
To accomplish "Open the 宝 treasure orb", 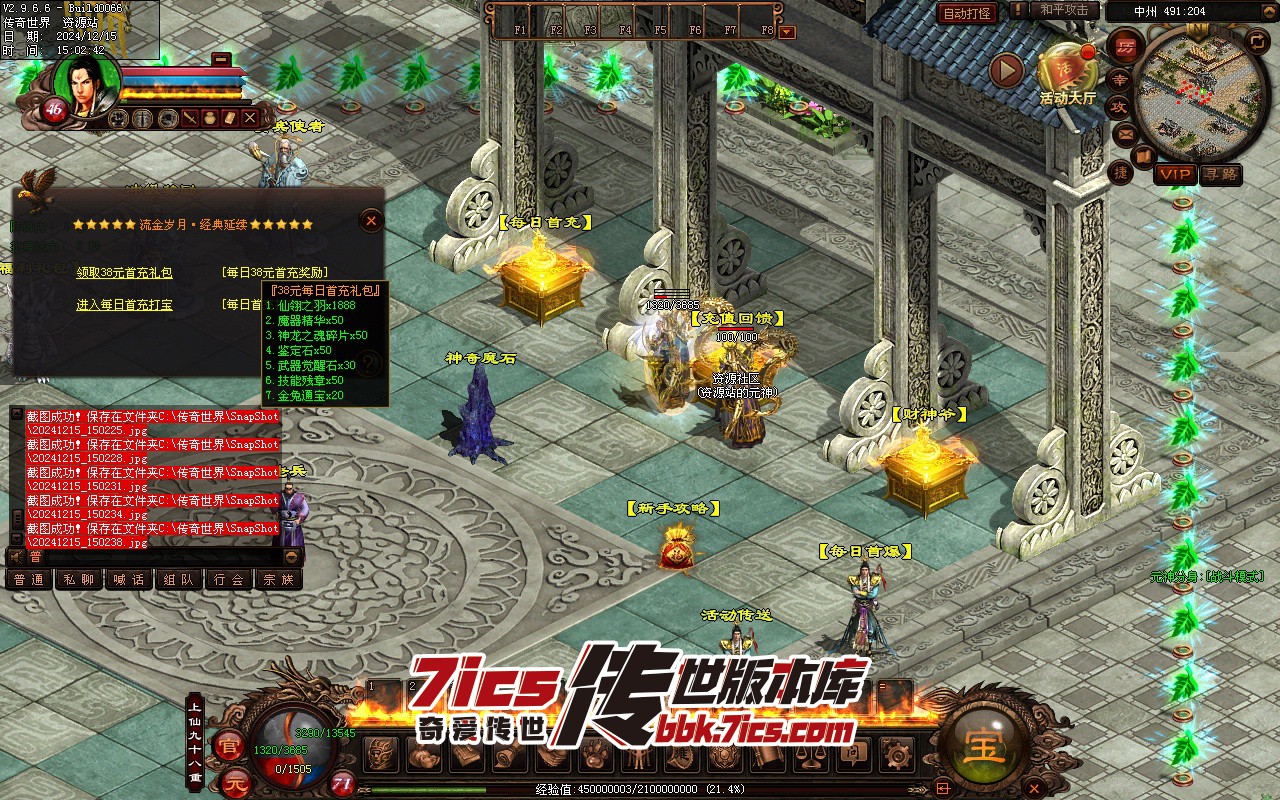I will (x=983, y=743).
